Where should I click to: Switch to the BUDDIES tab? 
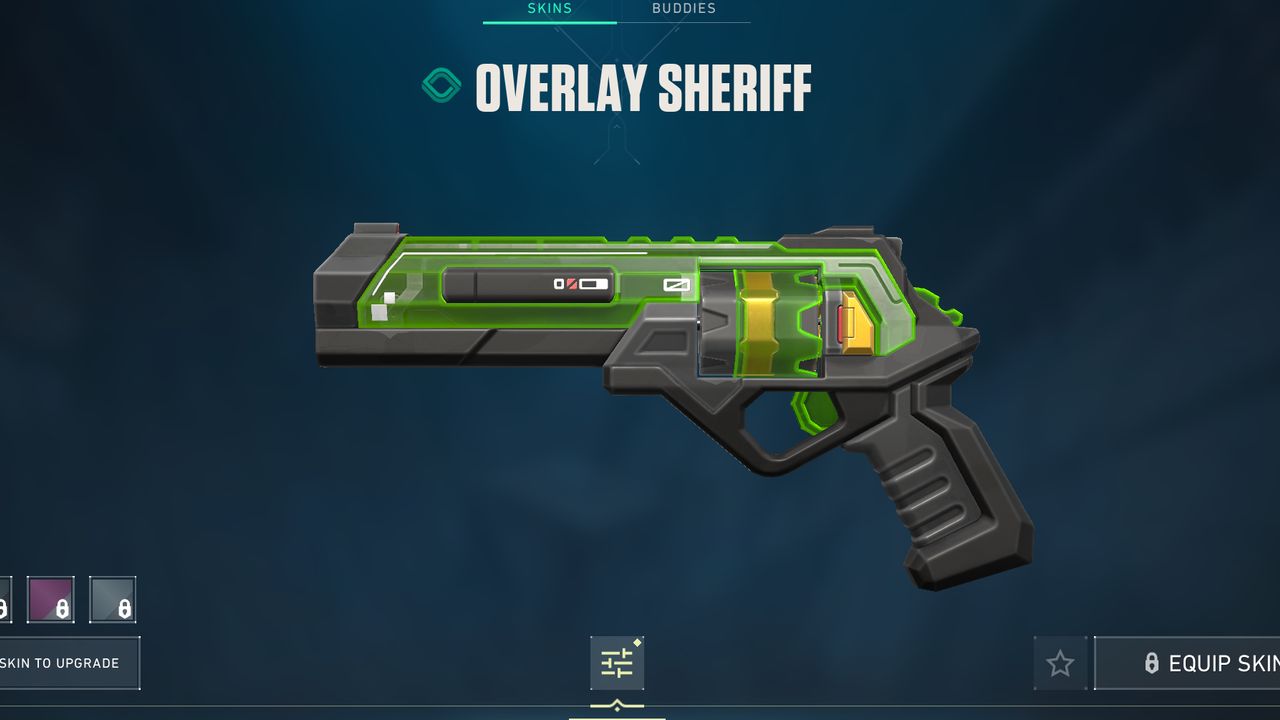(686, 8)
